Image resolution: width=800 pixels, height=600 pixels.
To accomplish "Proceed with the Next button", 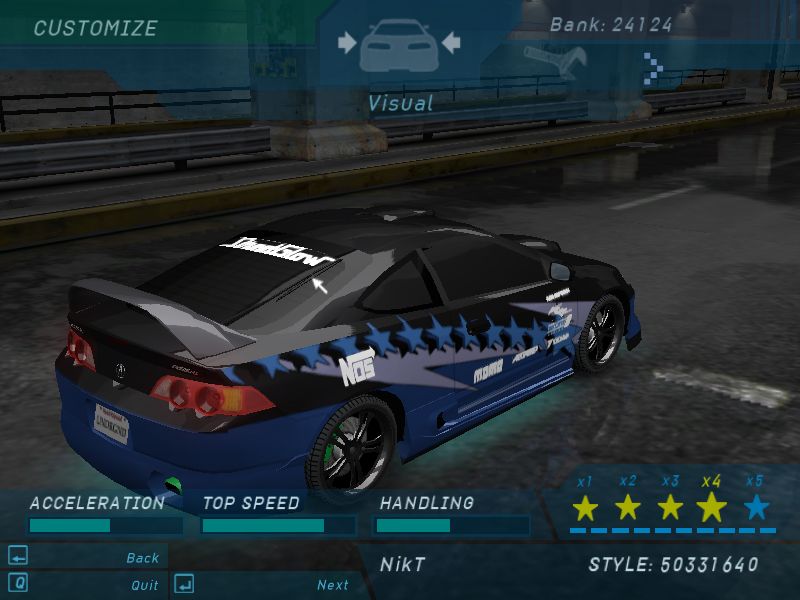I will pyautogui.click(x=333, y=585).
